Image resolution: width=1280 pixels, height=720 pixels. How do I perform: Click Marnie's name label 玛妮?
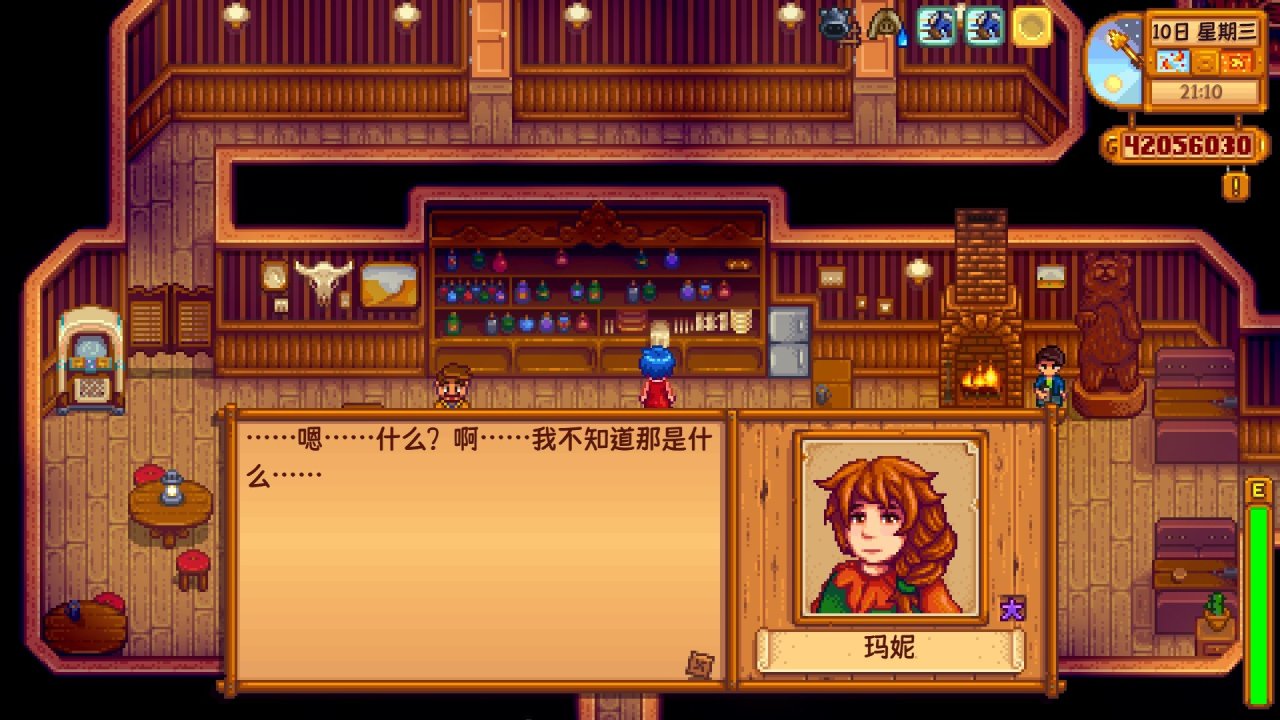pos(891,648)
